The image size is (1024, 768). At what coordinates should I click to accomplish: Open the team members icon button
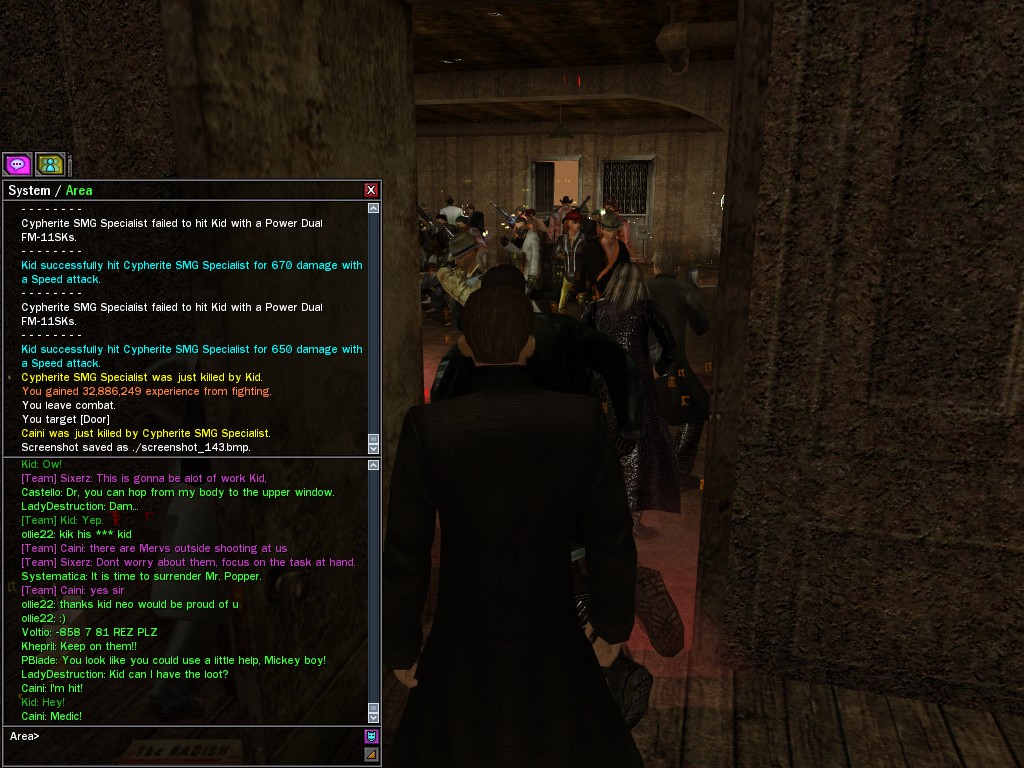coord(49,164)
